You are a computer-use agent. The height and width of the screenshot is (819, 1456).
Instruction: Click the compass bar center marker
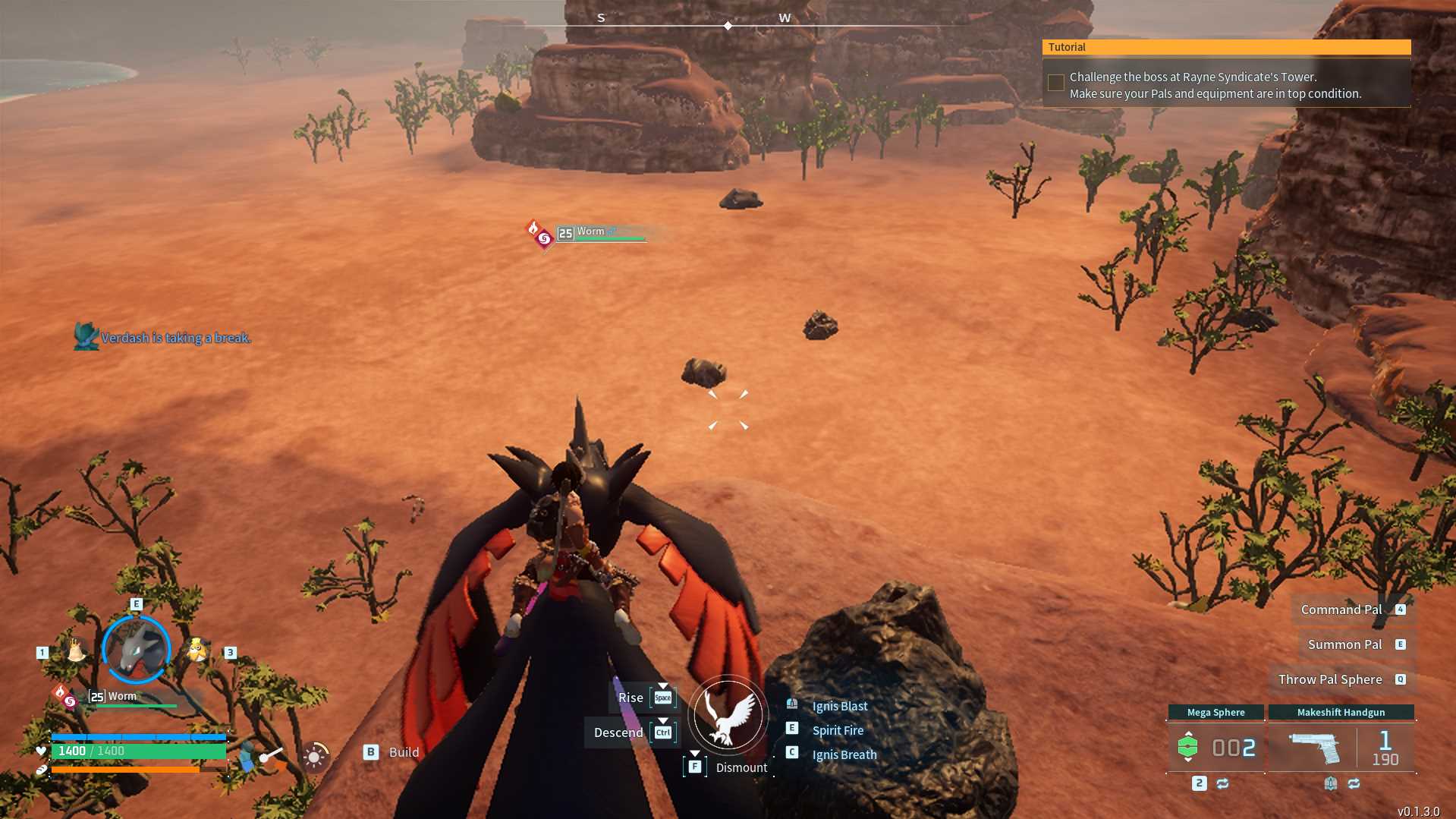point(728,26)
